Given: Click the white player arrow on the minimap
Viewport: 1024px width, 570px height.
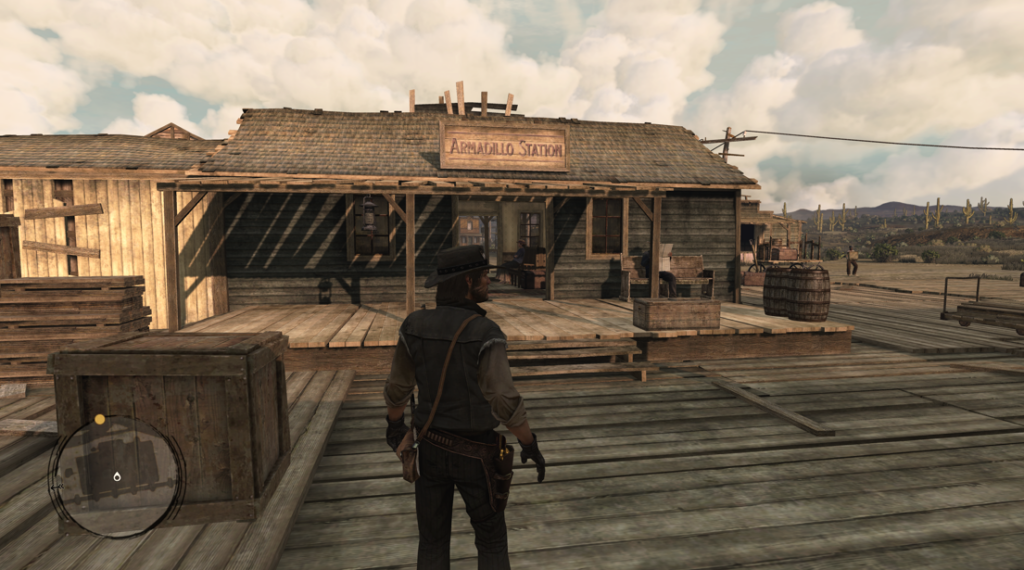Looking at the screenshot, I should (117, 476).
